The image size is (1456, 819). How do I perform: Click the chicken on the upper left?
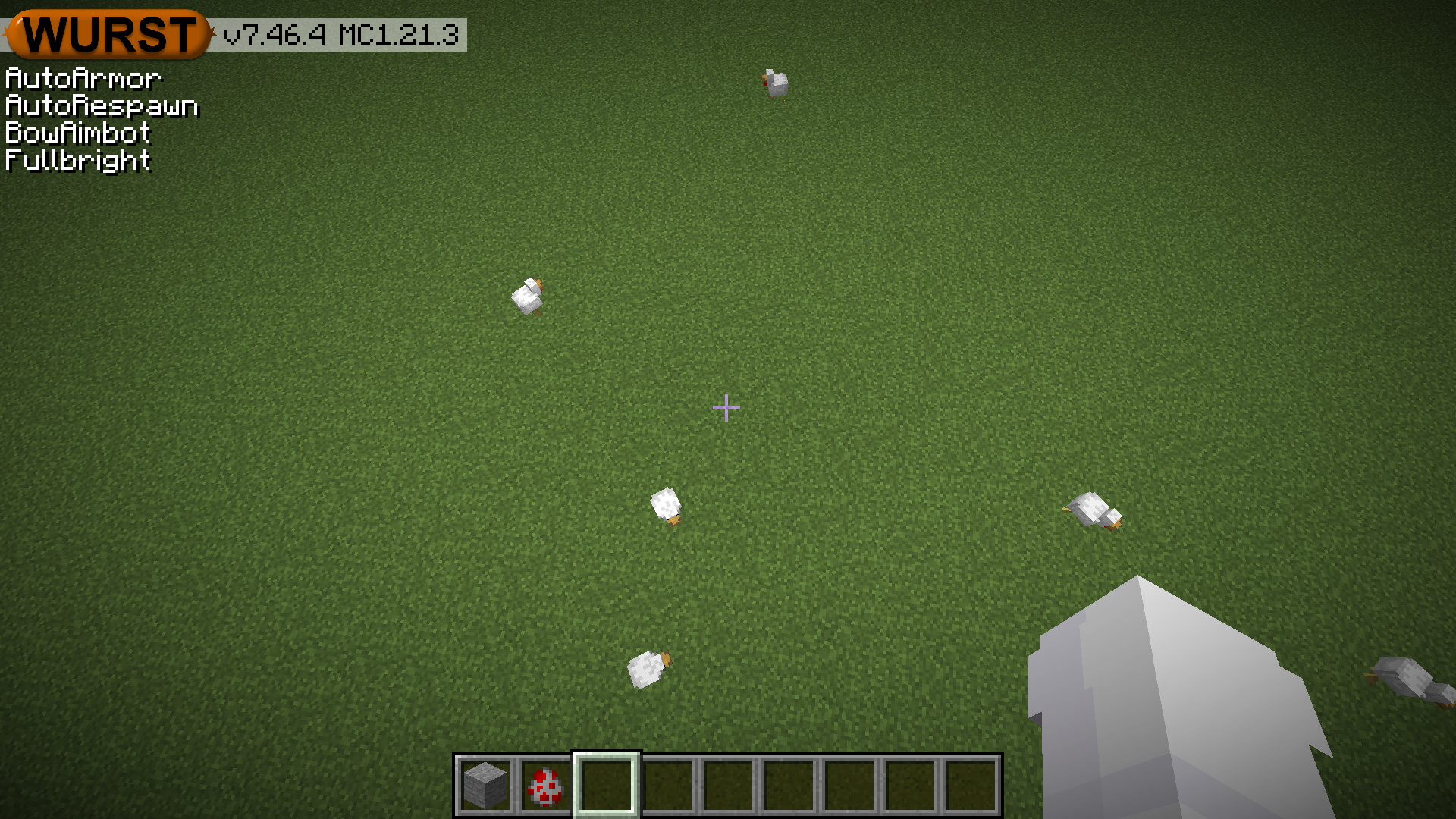coord(529,296)
